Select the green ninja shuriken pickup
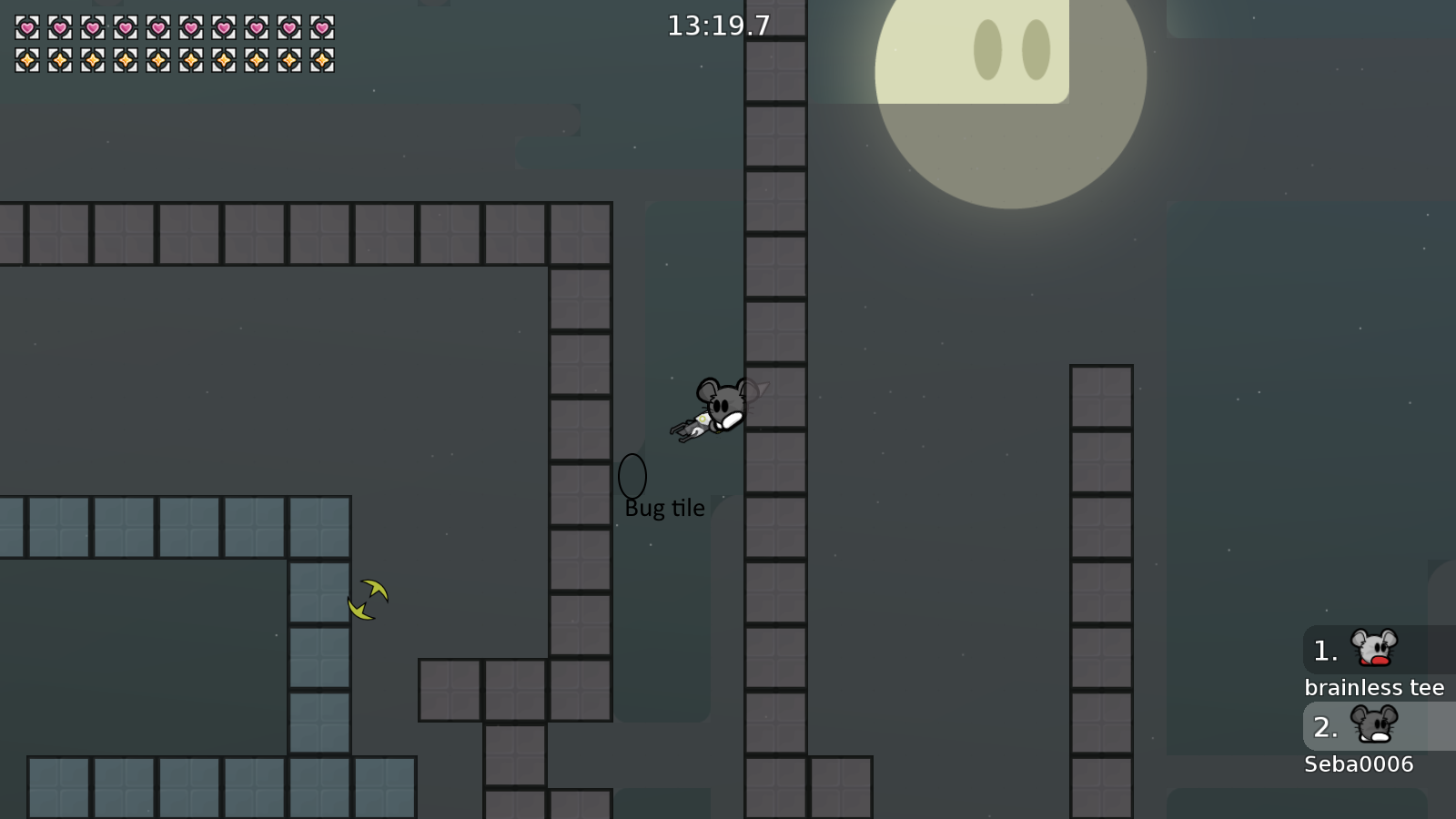 point(367,598)
